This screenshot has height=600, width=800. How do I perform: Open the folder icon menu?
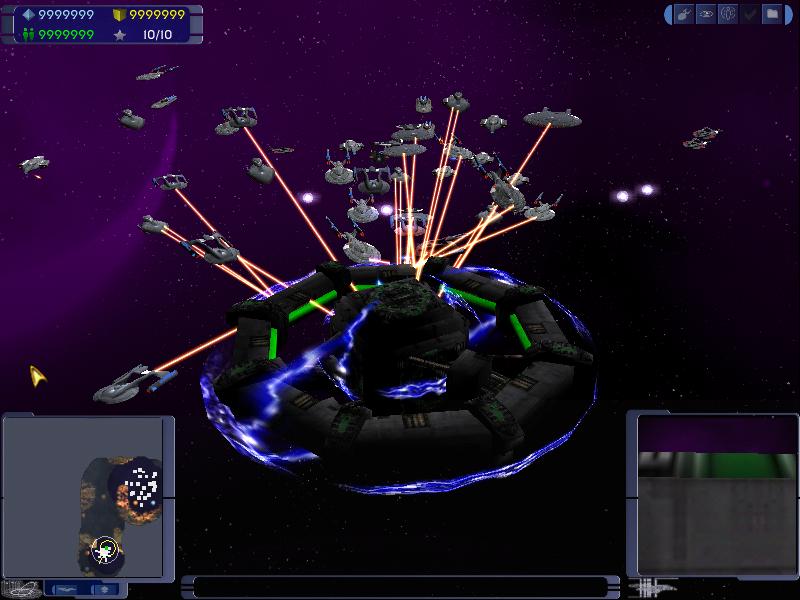point(773,14)
